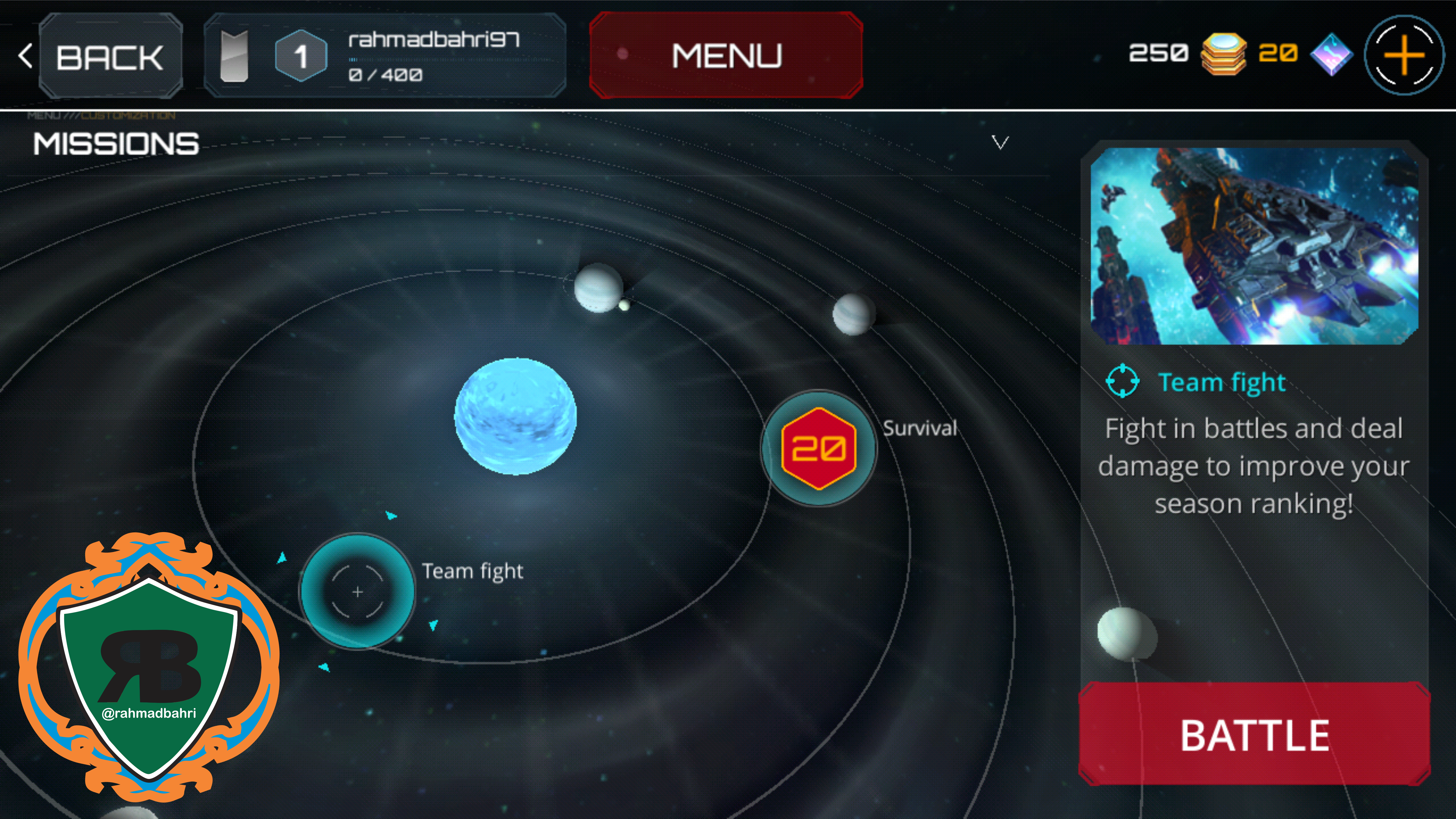Add currency with the plus button
The height and width of the screenshot is (819, 1456).
click(1404, 55)
